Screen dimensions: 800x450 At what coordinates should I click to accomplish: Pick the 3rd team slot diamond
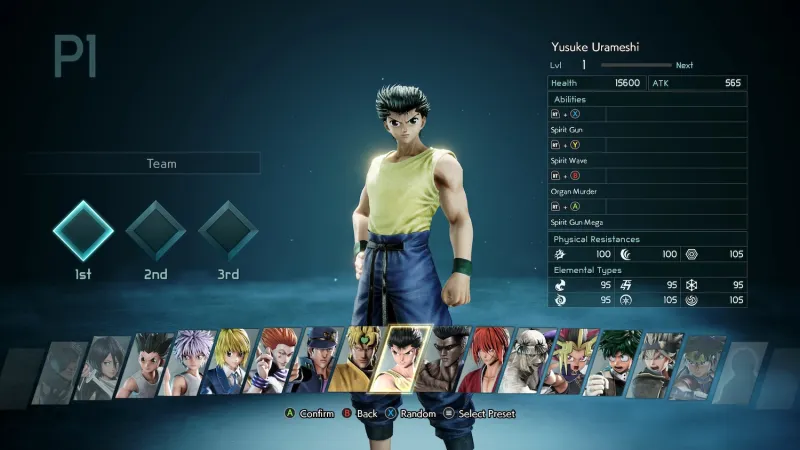pos(228,231)
